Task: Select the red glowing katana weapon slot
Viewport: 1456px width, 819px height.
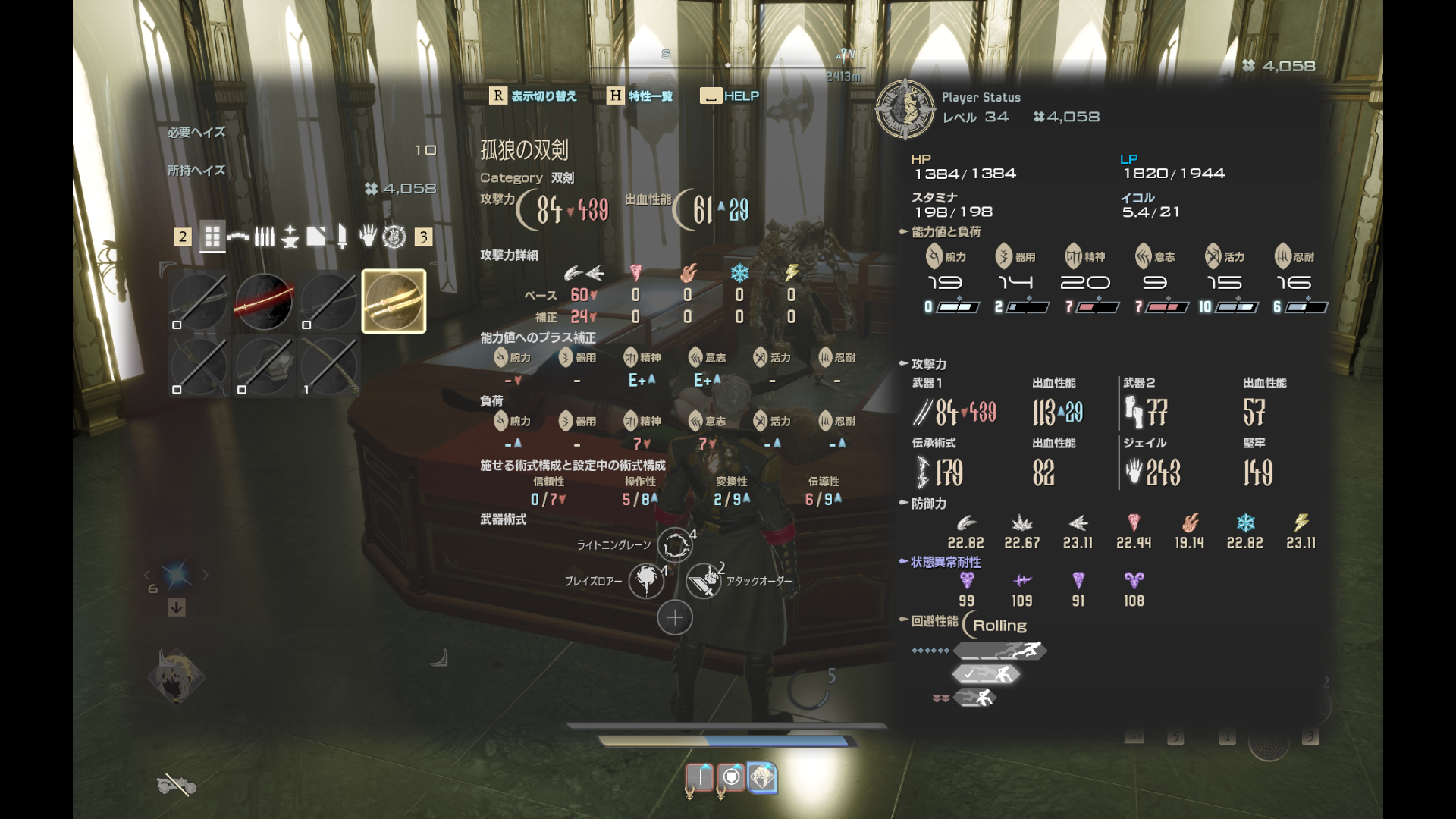Action: pos(264,301)
